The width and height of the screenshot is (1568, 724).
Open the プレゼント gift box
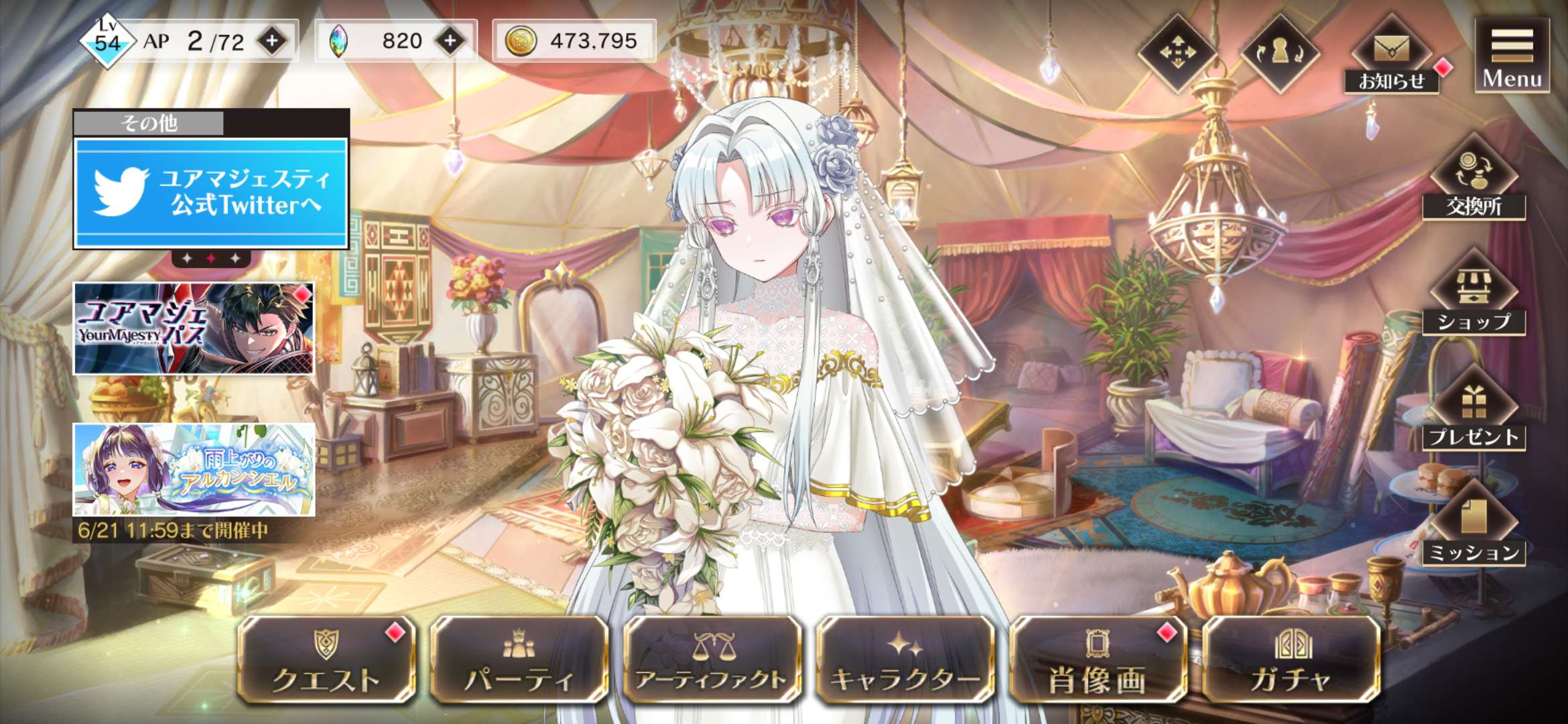click(1474, 410)
